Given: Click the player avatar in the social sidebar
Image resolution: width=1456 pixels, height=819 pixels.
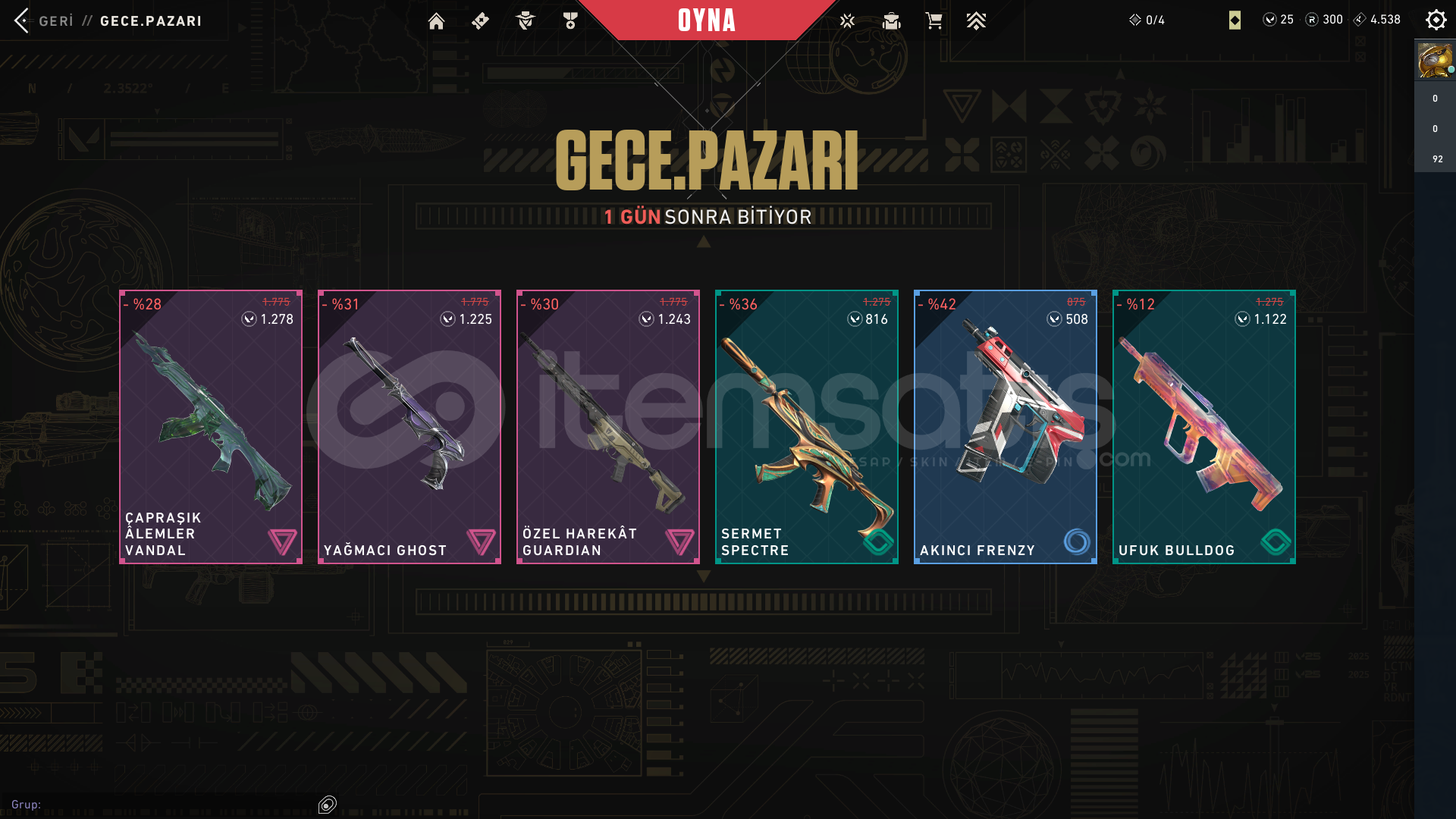Looking at the screenshot, I should [1435, 61].
